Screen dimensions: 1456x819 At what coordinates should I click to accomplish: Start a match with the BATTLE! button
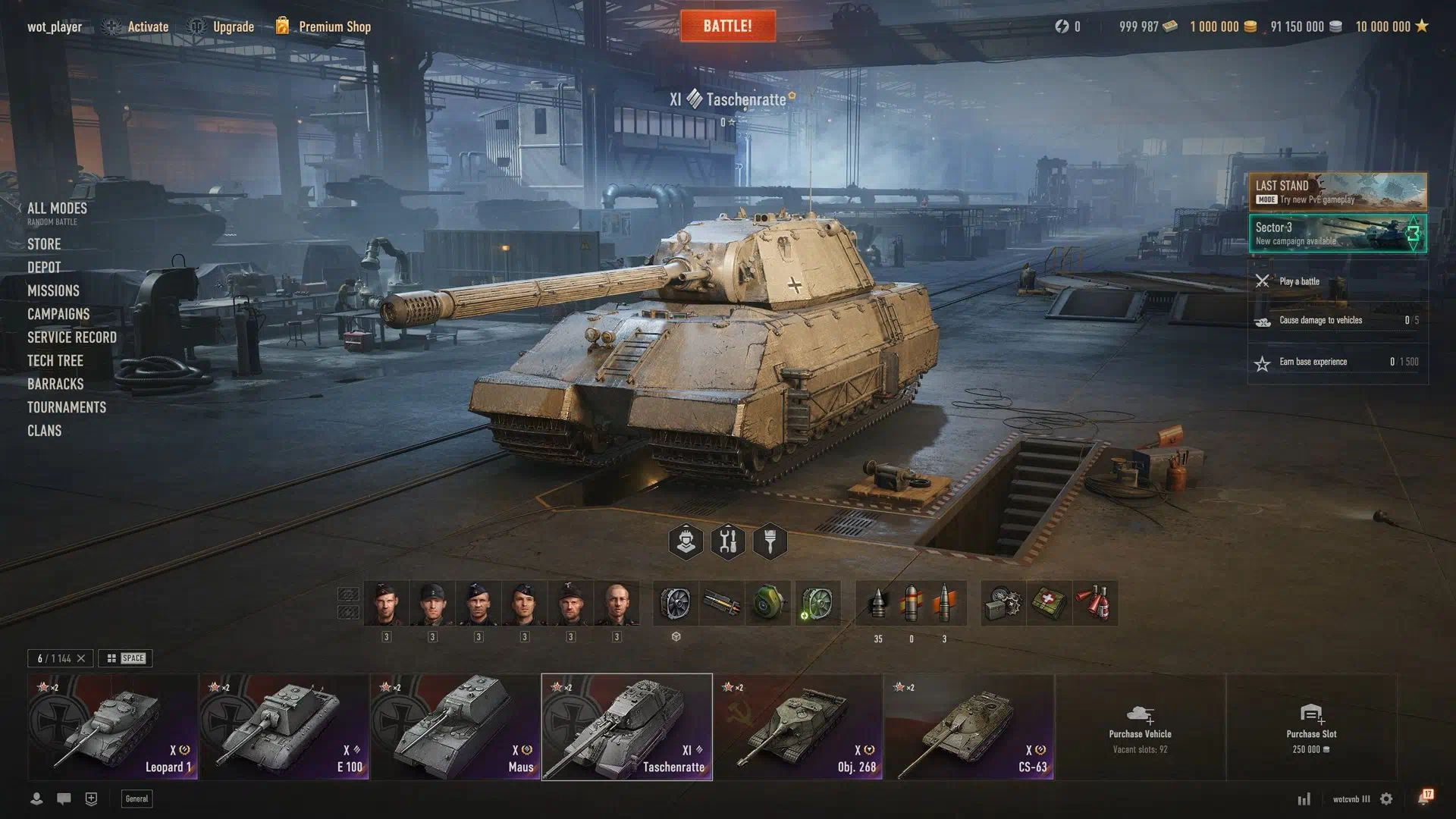pyautogui.click(x=727, y=26)
